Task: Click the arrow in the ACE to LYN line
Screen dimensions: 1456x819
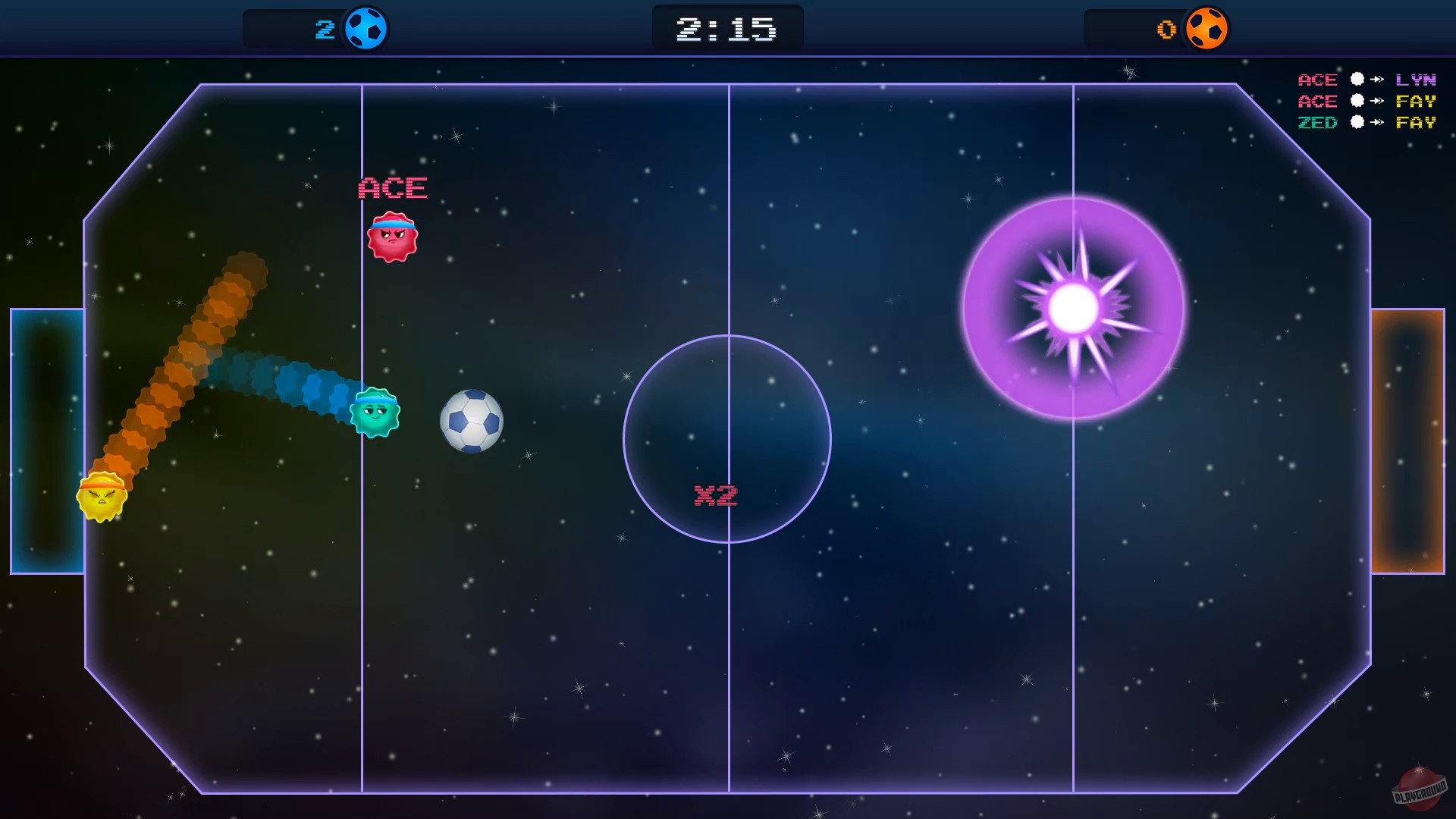Action: [x=1377, y=80]
